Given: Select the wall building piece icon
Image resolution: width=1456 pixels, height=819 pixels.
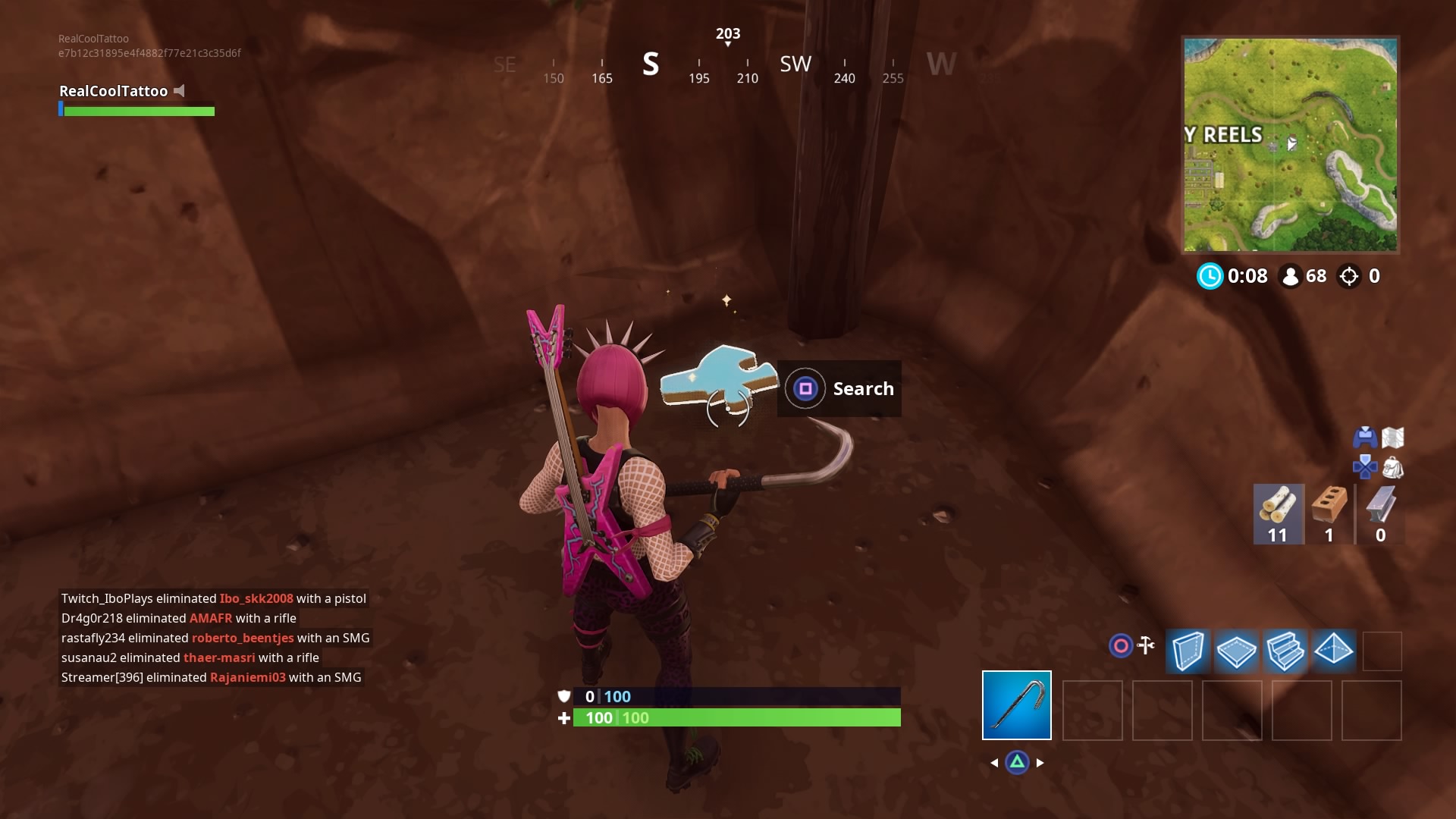Looking at the screenshot, I should pyautogui.click(x=1188, y=651).
